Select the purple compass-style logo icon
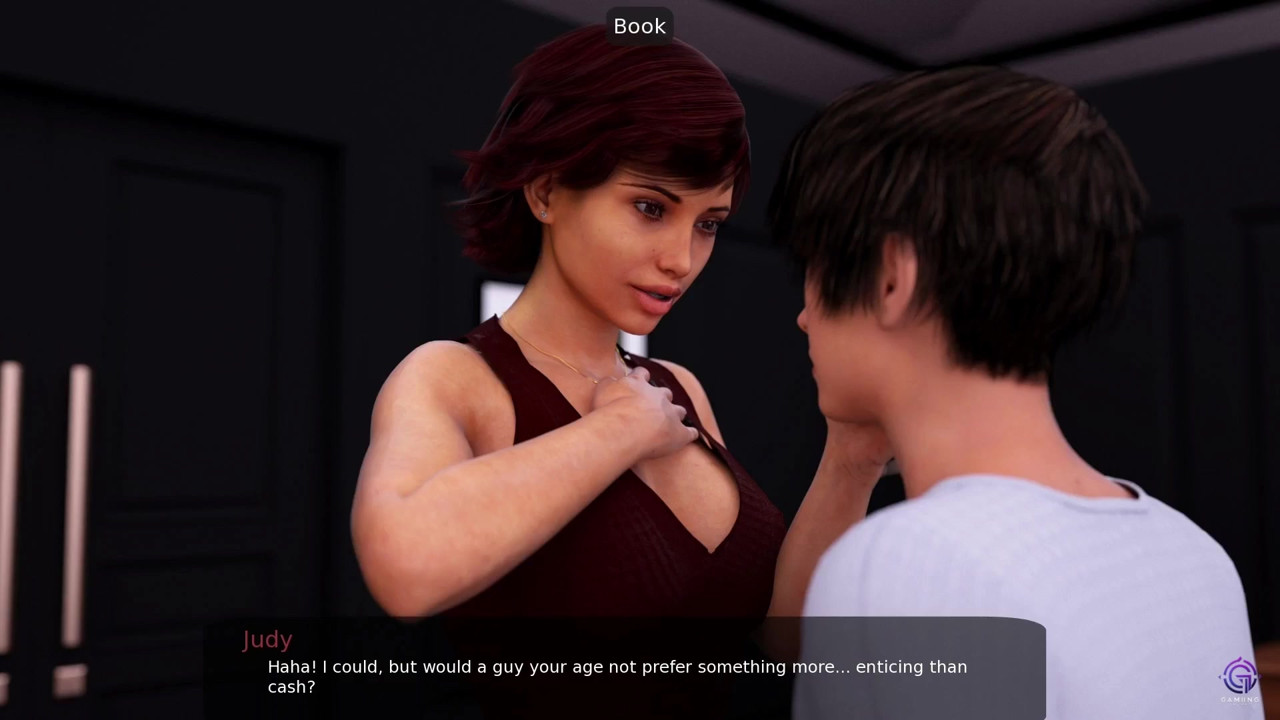The width and height of the screenshot is (1280, 720). tap(1240, 674)
